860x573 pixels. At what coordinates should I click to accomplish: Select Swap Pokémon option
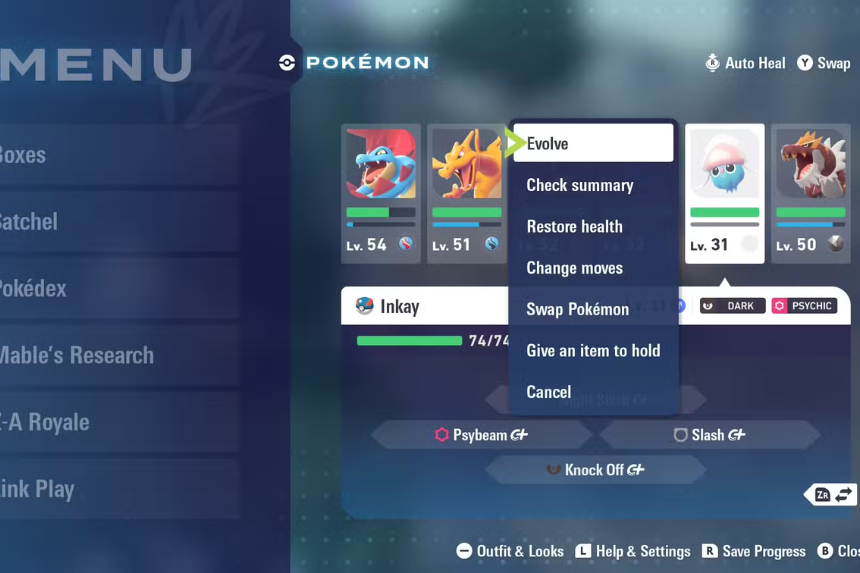click(578, 309)
